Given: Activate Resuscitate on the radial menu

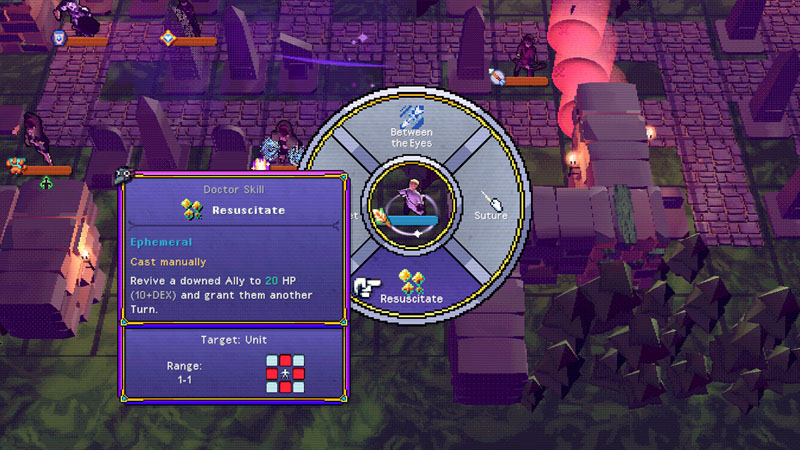Looking at the screenshot, I should [x=412, y=287].
